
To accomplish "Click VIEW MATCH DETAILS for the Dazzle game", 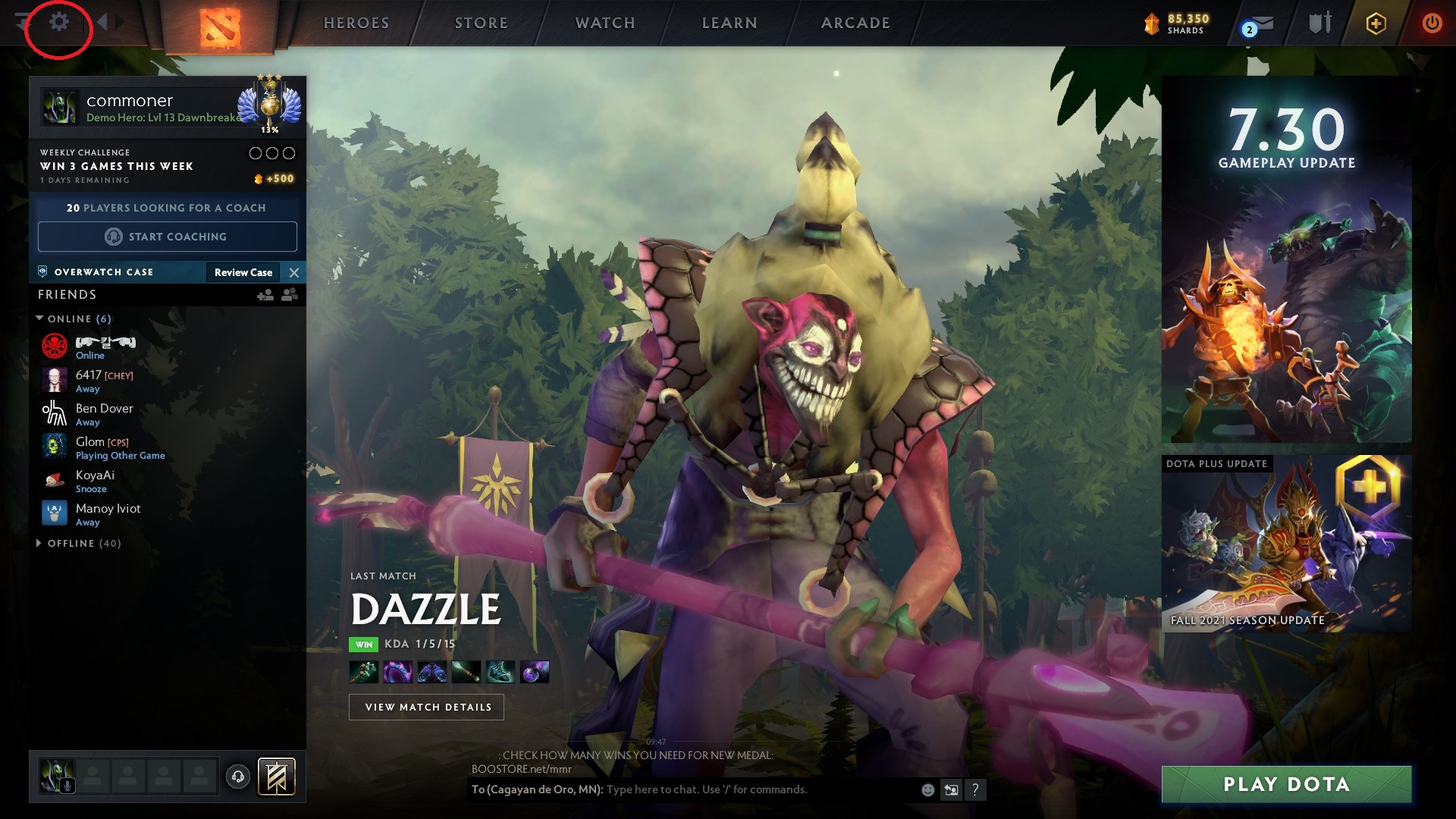I will pos(427,707).
